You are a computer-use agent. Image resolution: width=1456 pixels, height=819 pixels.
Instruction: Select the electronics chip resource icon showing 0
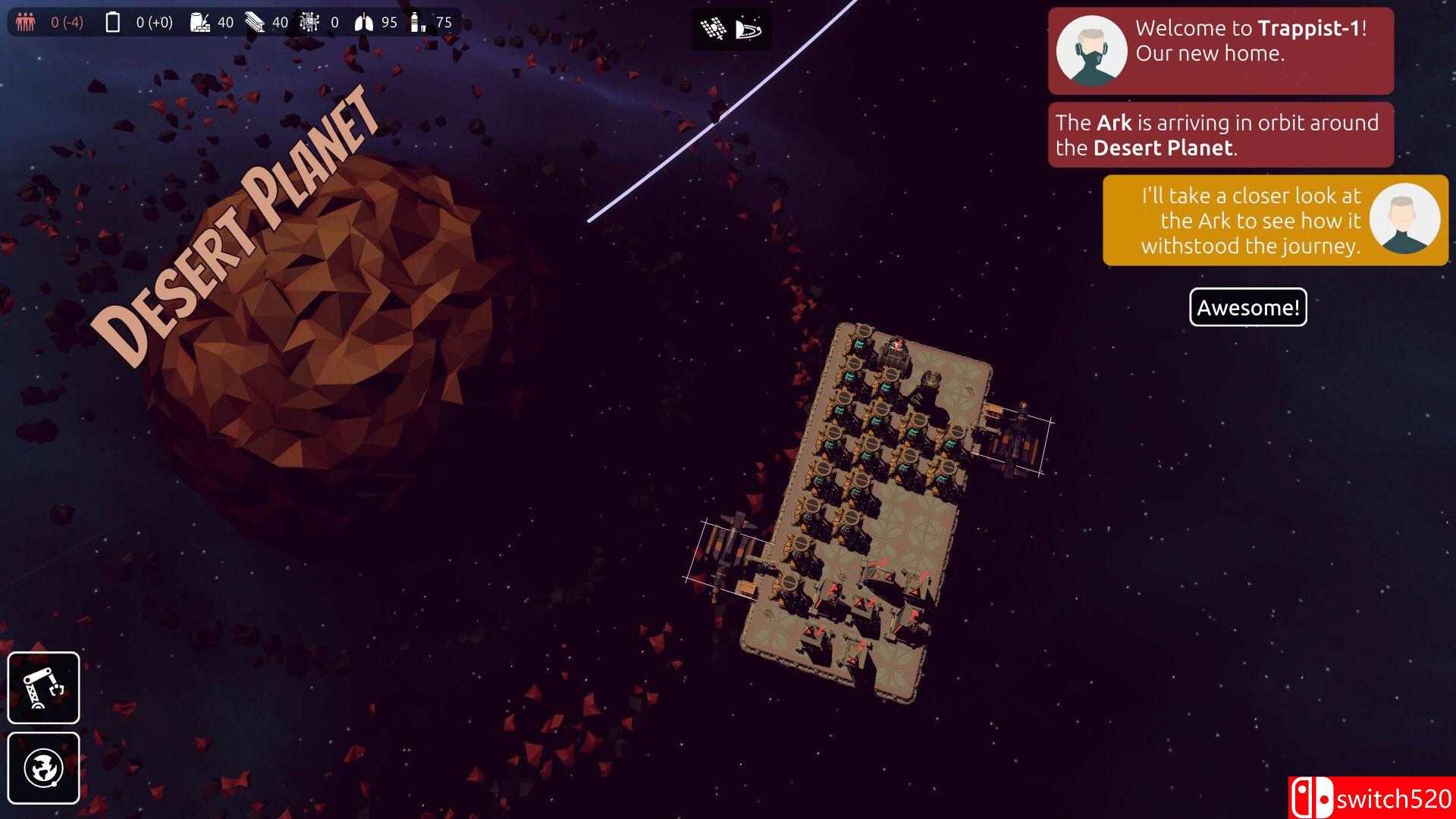click(x=309, y=22)
